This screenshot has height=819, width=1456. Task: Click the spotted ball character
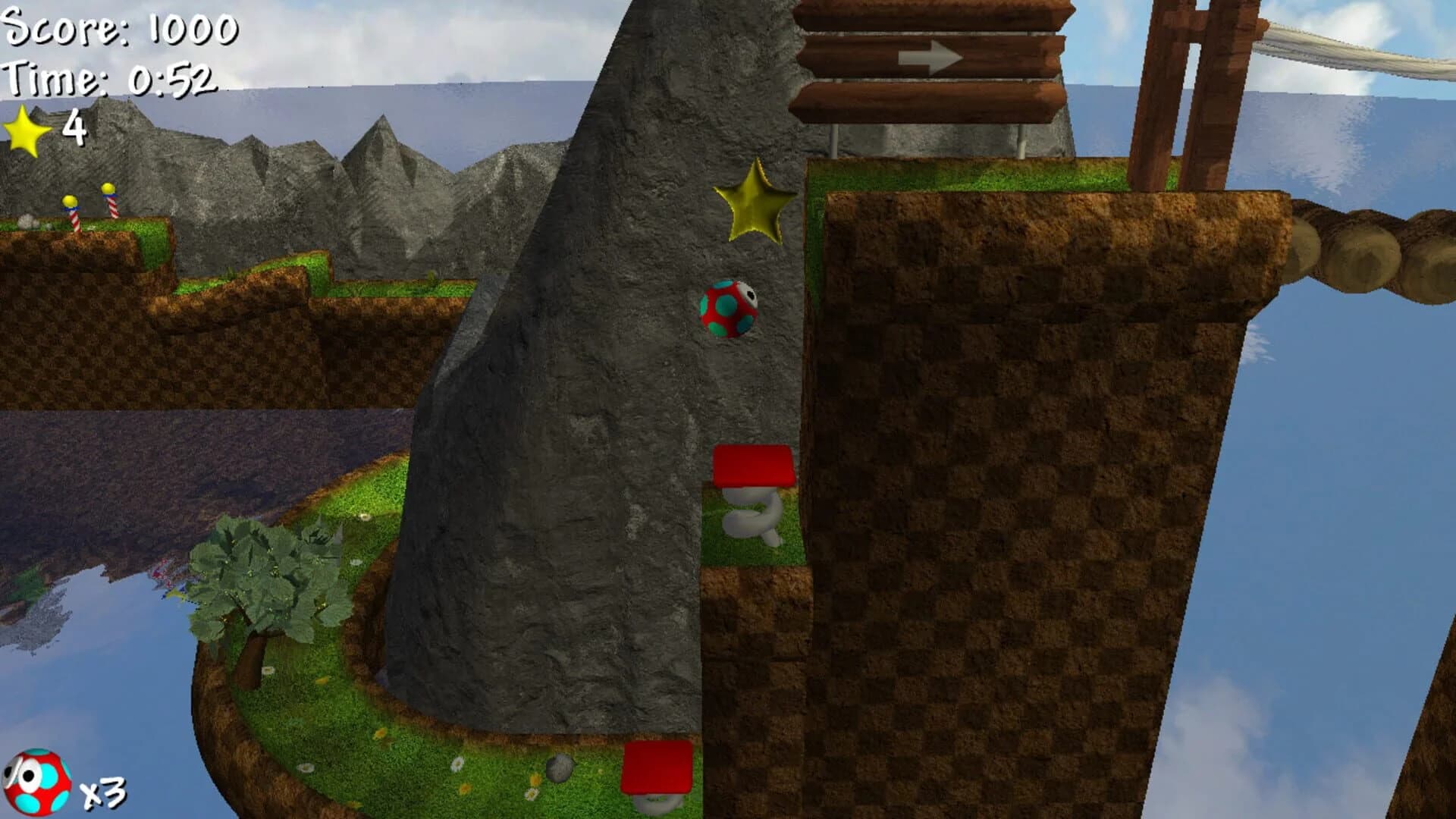click(x=726, y=310)
